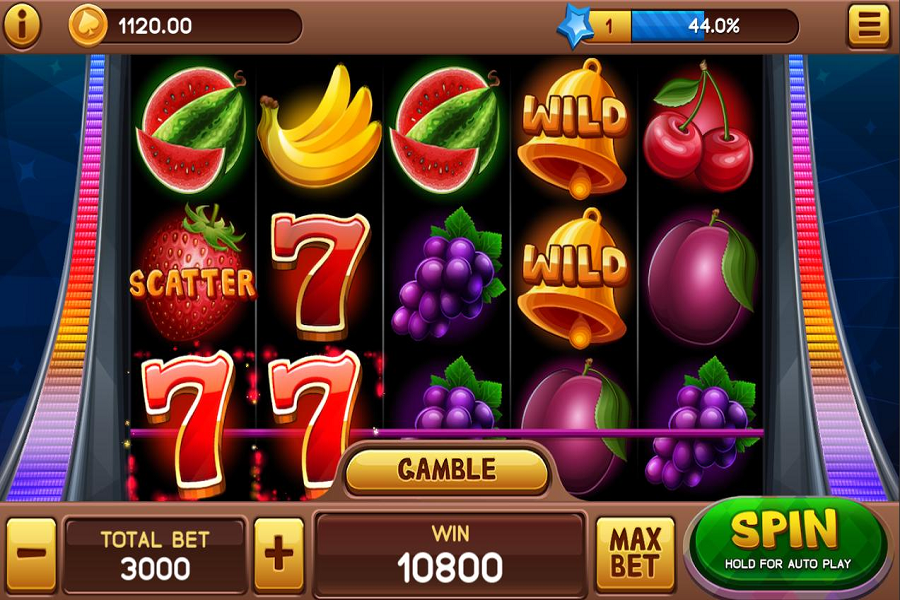
Task: Decrease total bet with the minus button
Action: [x=32, y=551]
